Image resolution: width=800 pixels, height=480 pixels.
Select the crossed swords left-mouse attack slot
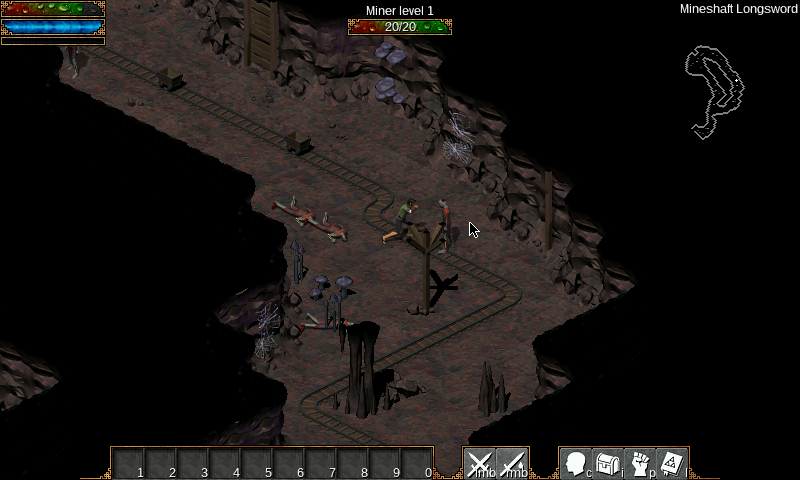(x=480, y=464)
